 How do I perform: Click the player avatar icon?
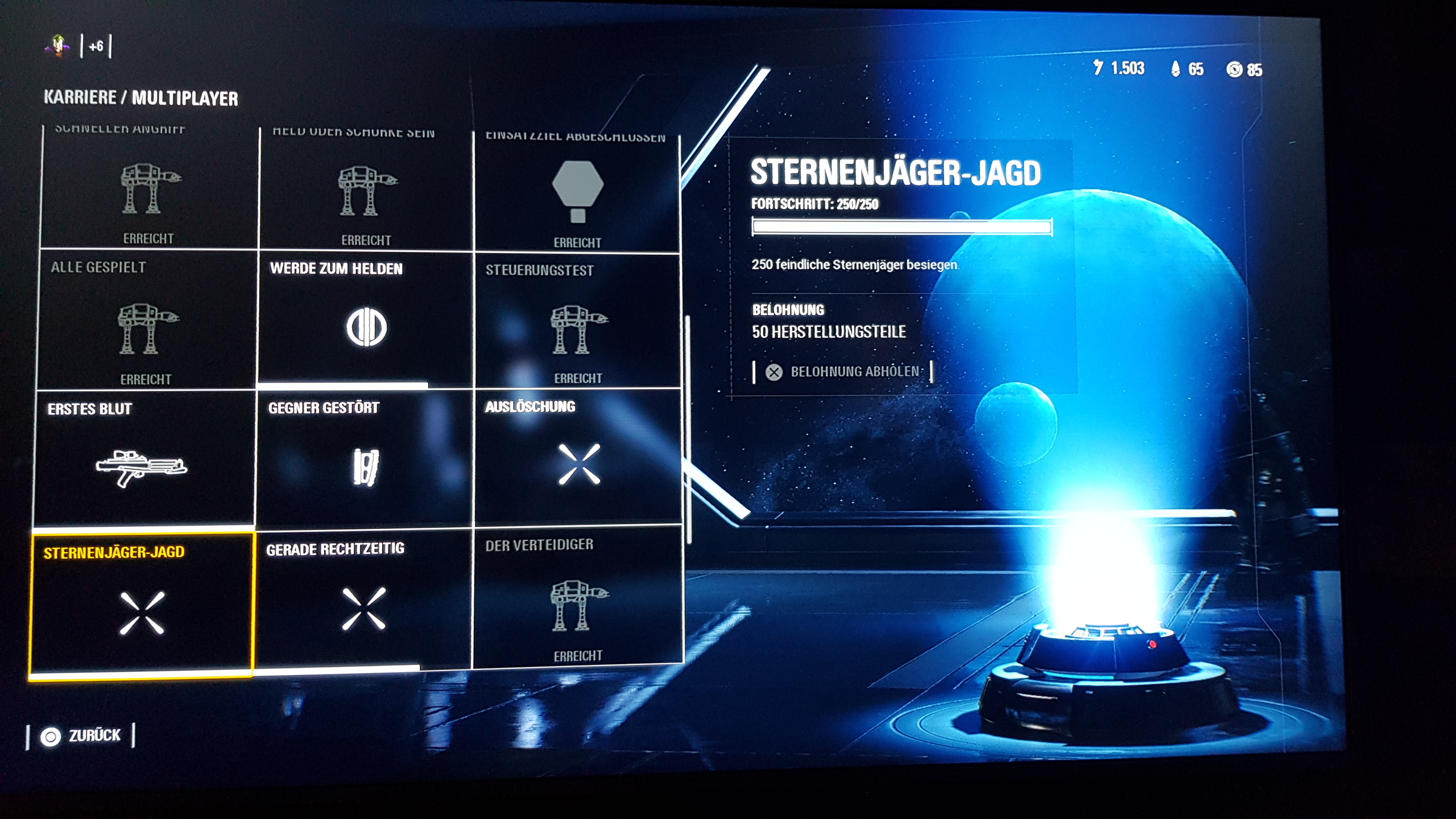click(x=58, y=45)
